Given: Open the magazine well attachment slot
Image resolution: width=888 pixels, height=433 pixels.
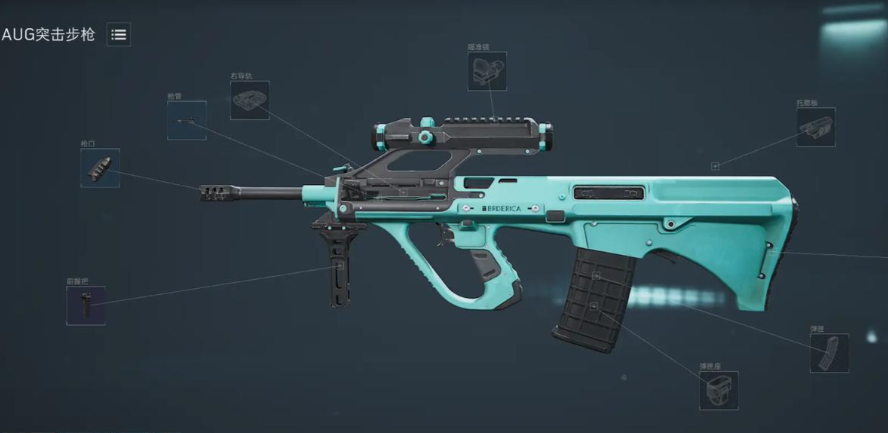Looking at the screenshot, I should point(718,390).
